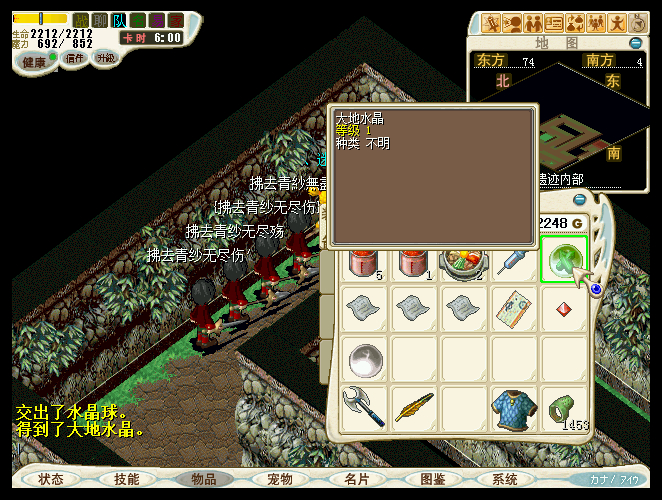
Task: Click the 健康 health button
Action: (34, 62)
